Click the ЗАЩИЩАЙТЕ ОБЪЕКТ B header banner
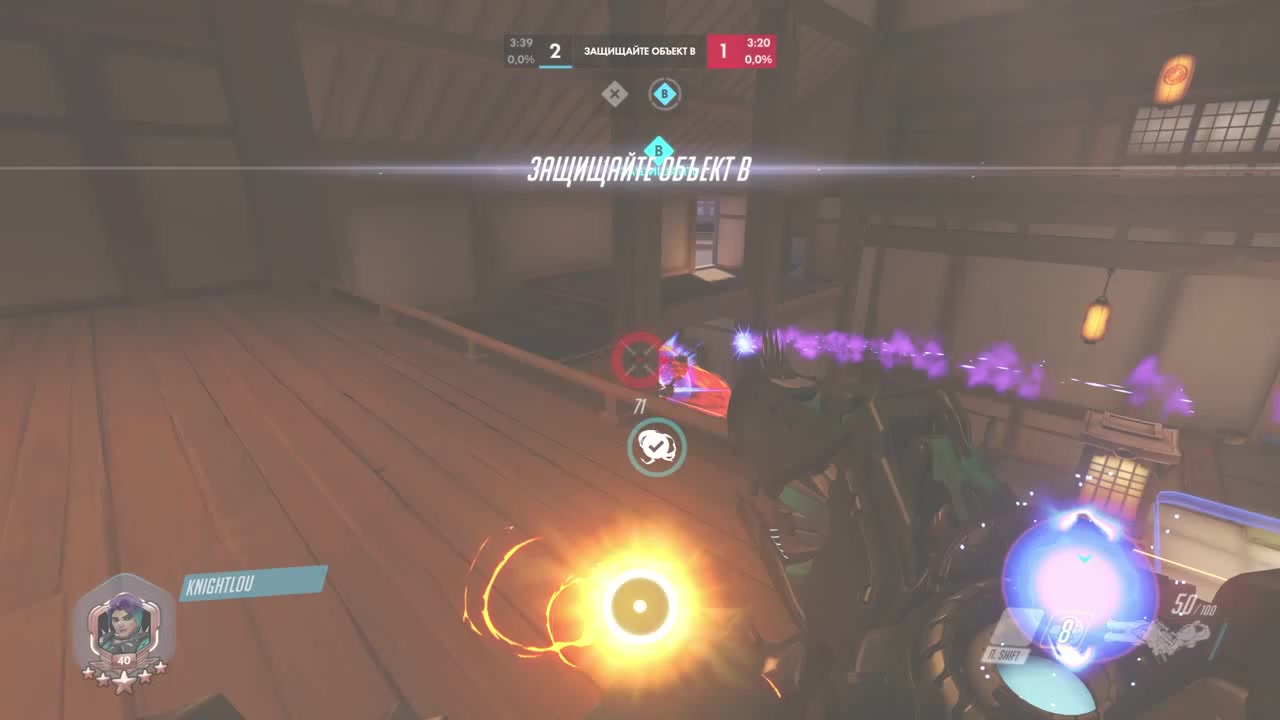This screenshot has width=1280, height=720. point(638,51)
